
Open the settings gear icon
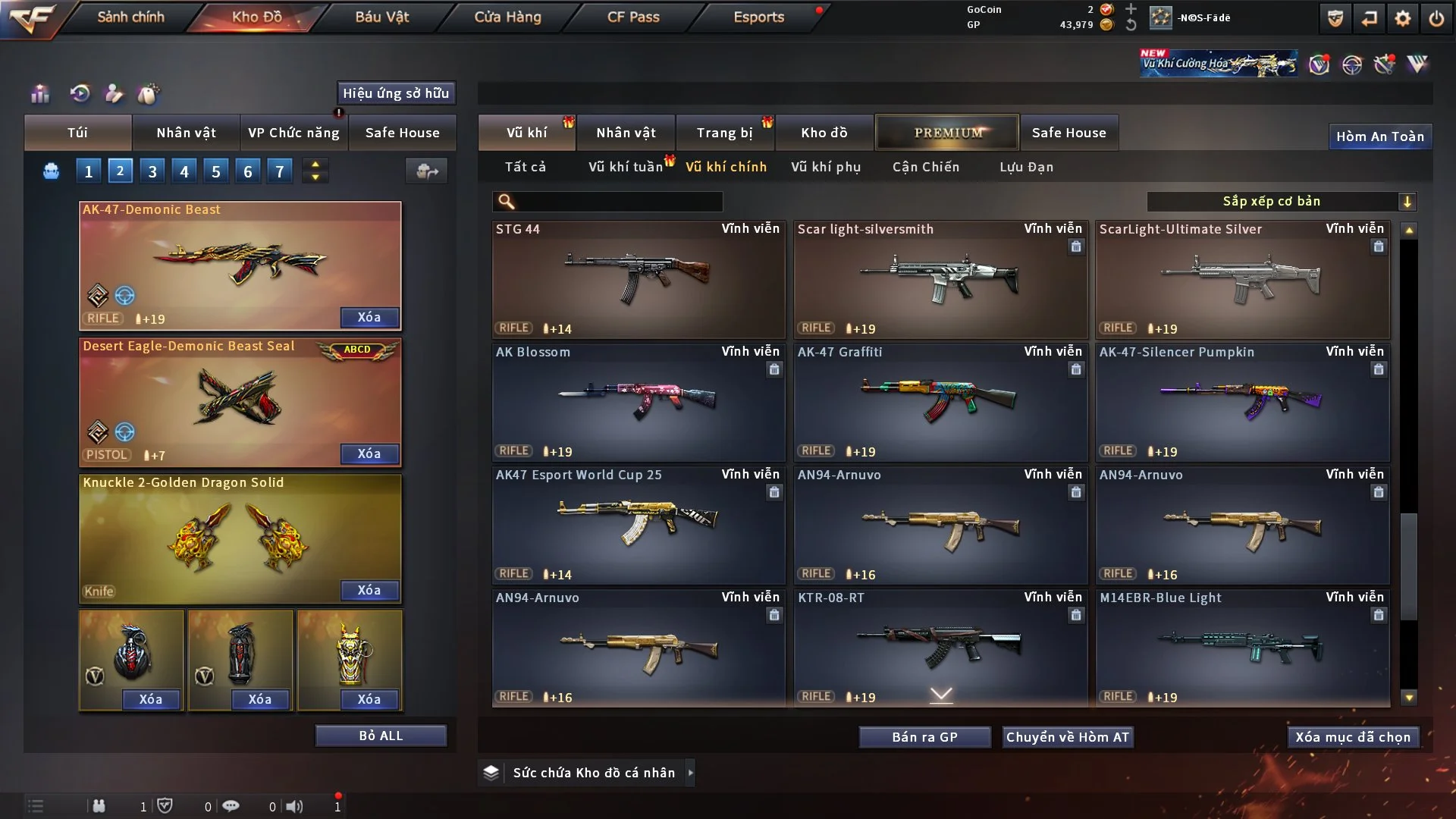point(1402,18)
